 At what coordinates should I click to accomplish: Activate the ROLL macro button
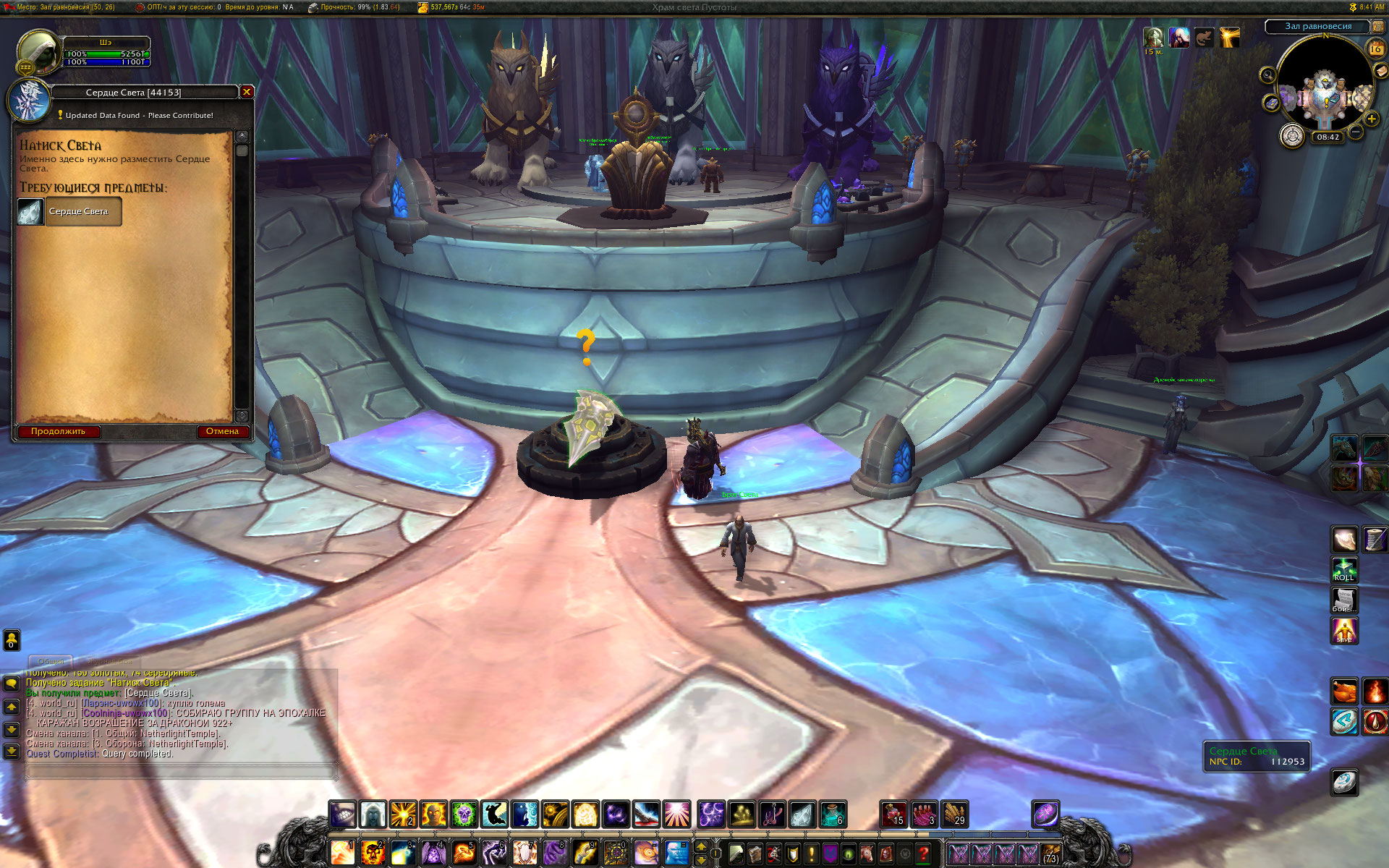coord(1344,570)
